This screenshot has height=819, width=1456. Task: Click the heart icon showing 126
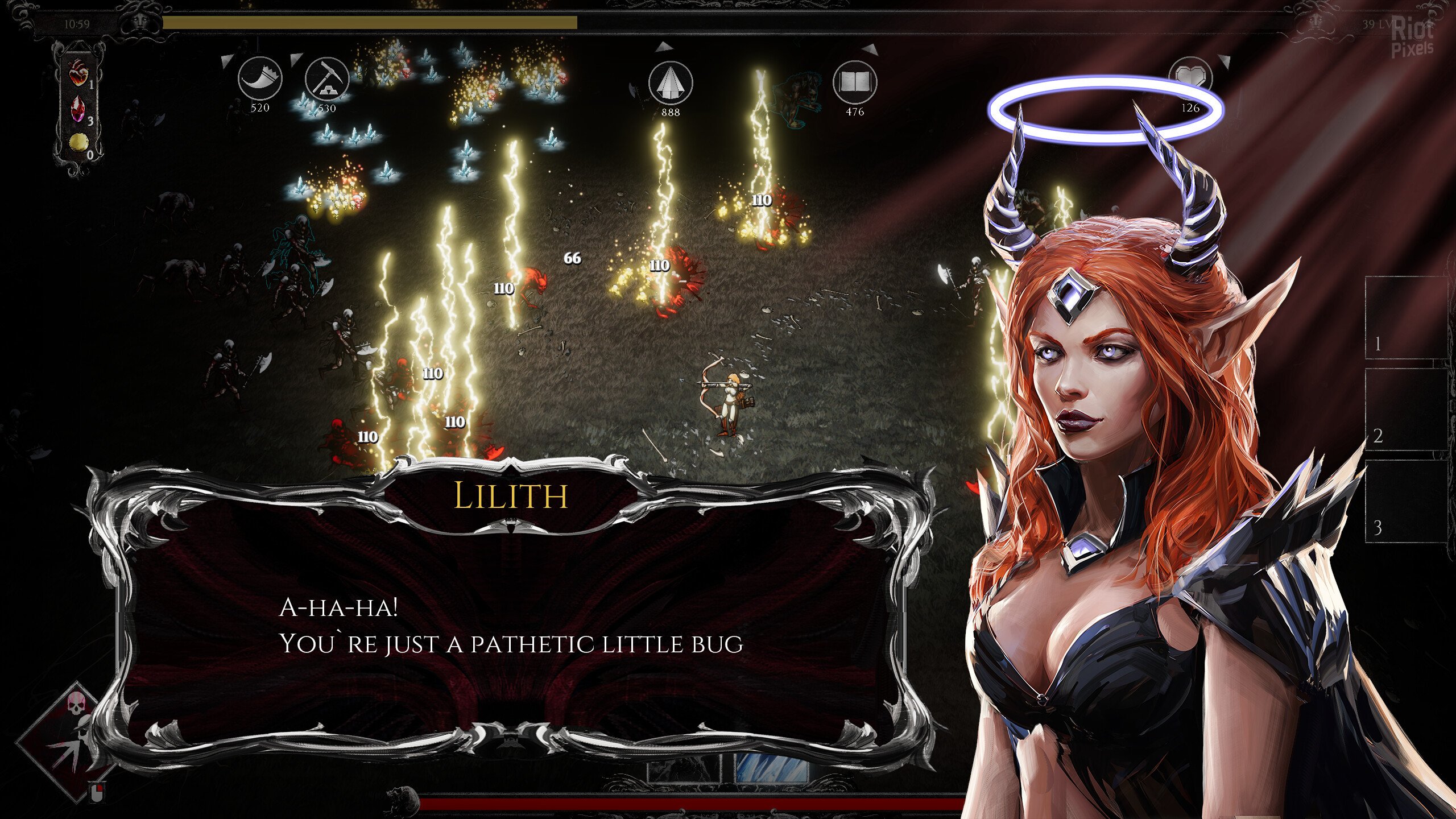1190,80
